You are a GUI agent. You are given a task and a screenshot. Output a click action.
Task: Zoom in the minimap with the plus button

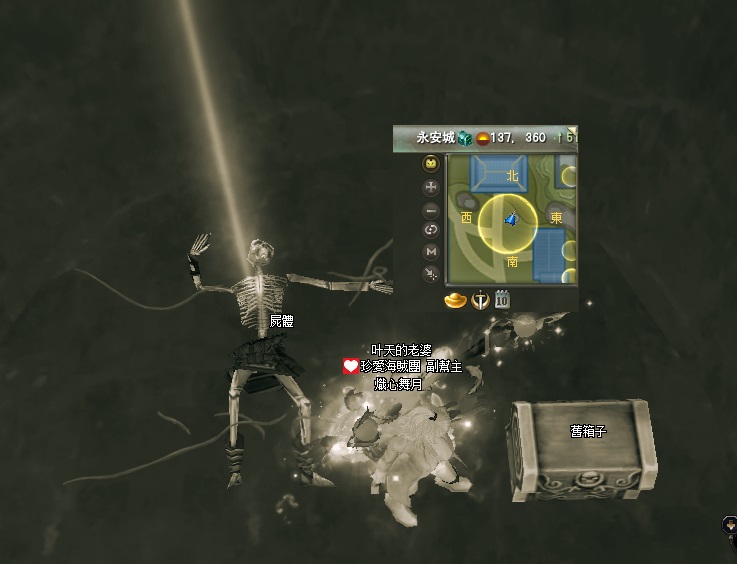(x=431, y=186)
